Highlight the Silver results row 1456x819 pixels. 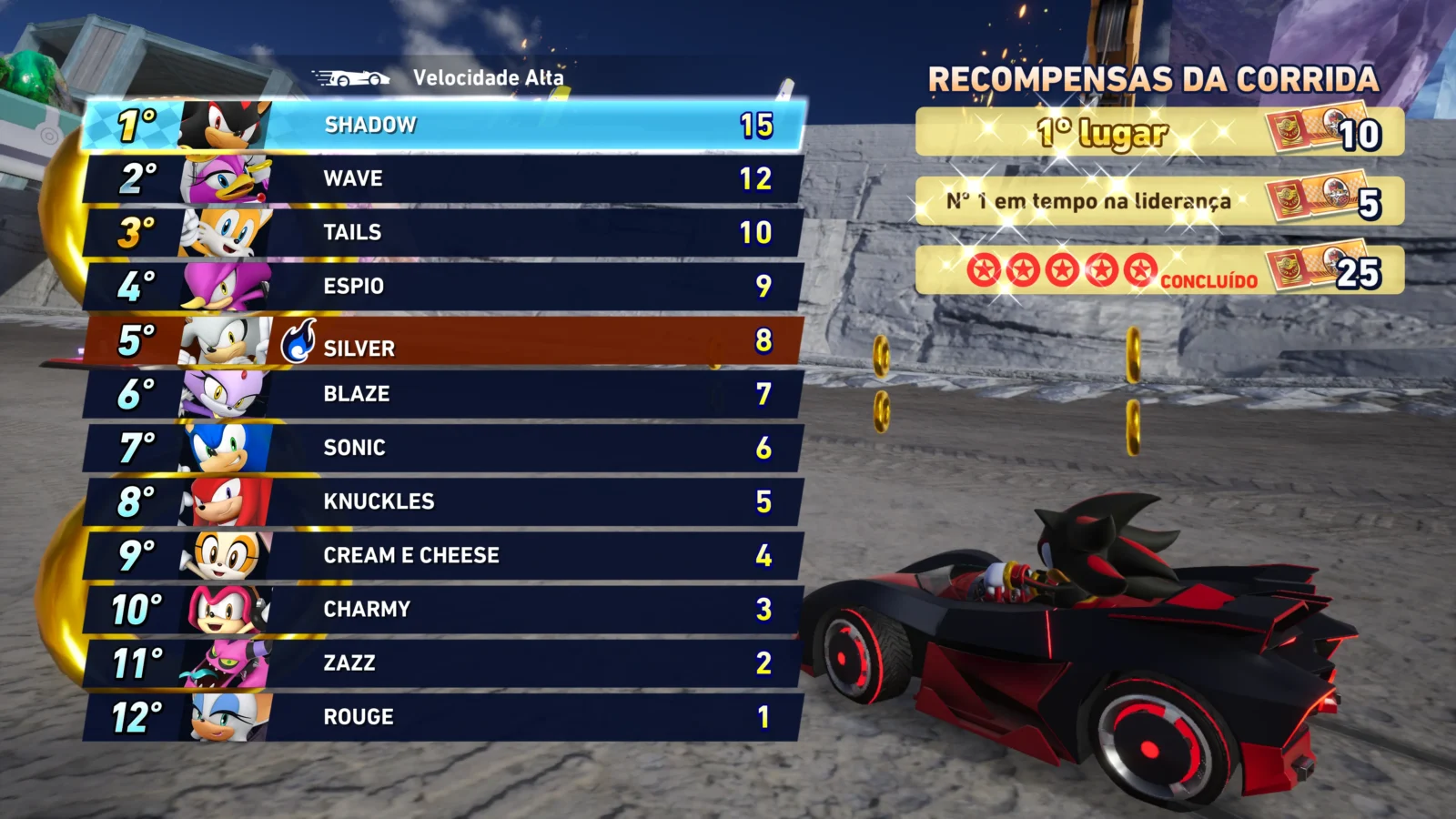(x=444, y=340)
